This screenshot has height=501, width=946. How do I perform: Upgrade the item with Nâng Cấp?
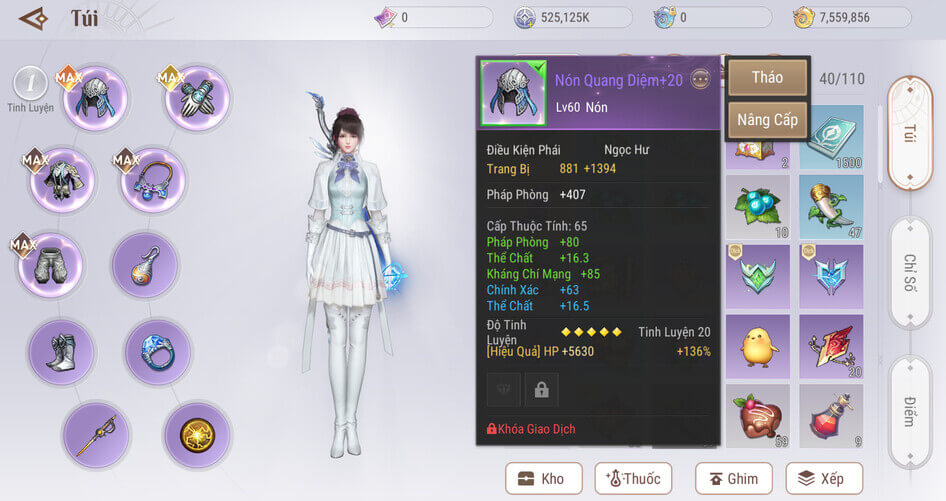click(767, 120)
